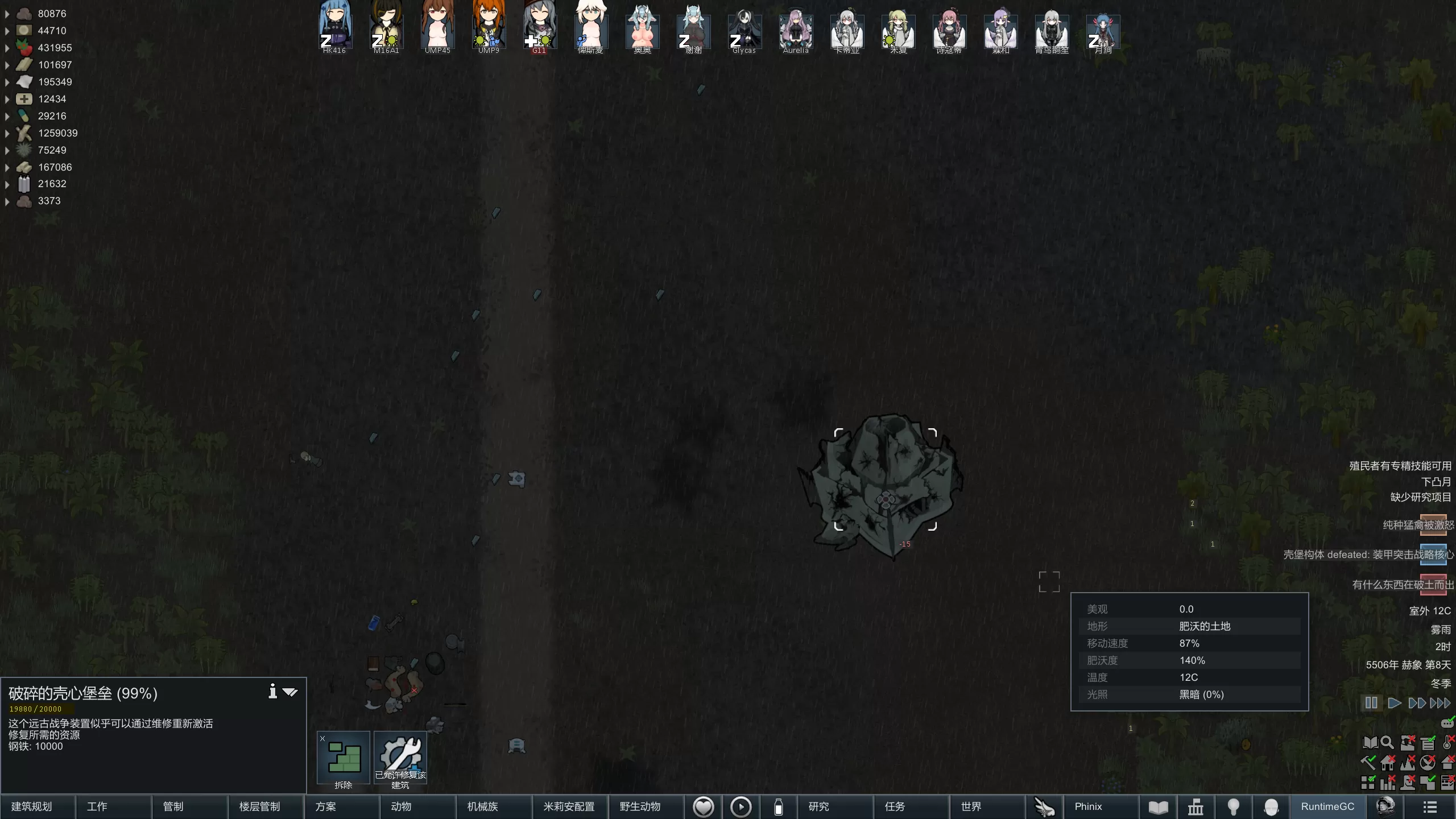Open the Phinix chat tab
Screen dimensions: 1456x819
[x=1089, y=806]
